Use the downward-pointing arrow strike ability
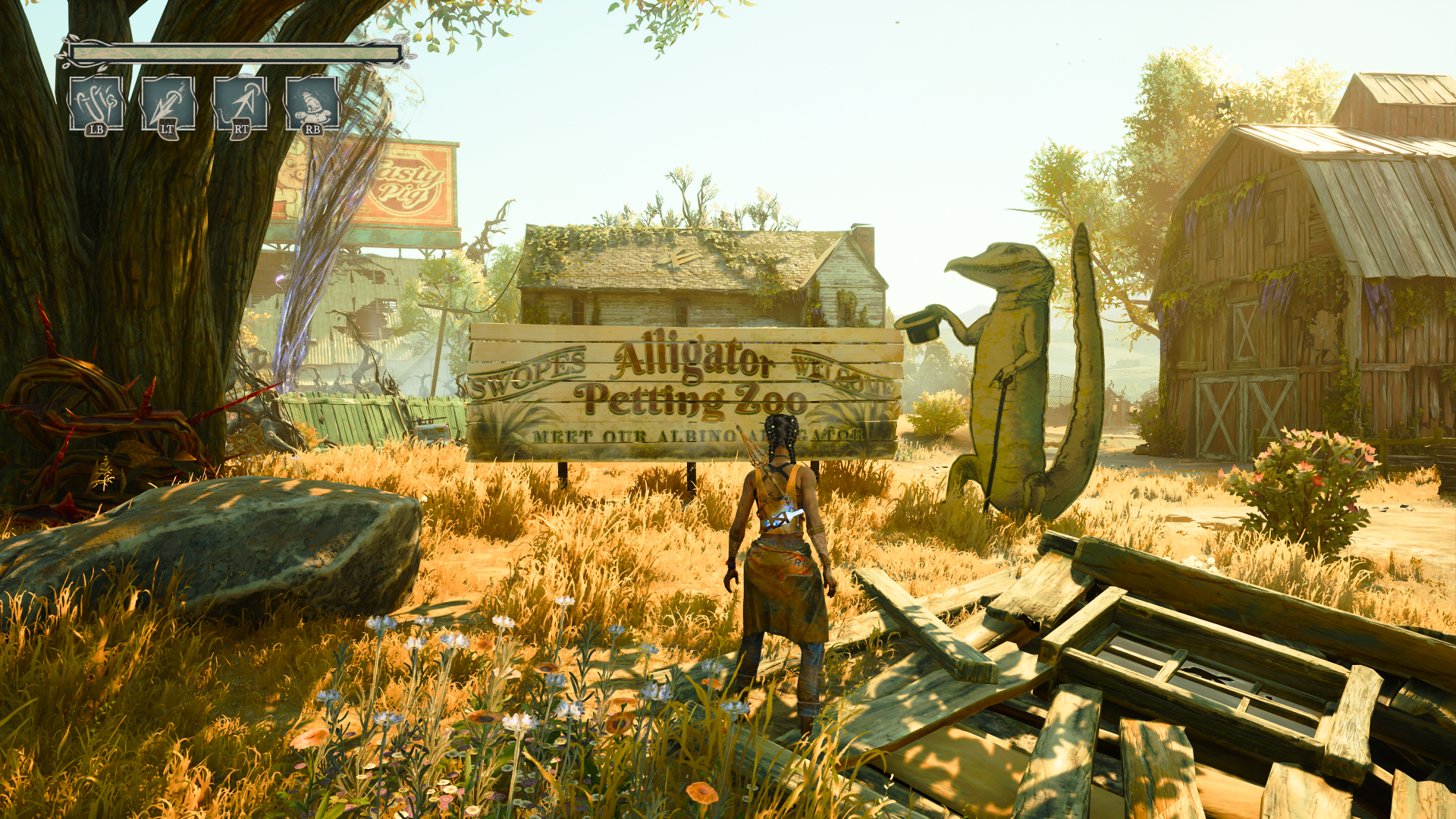Viewport: 1456px width, 819px height. (168, 104)
